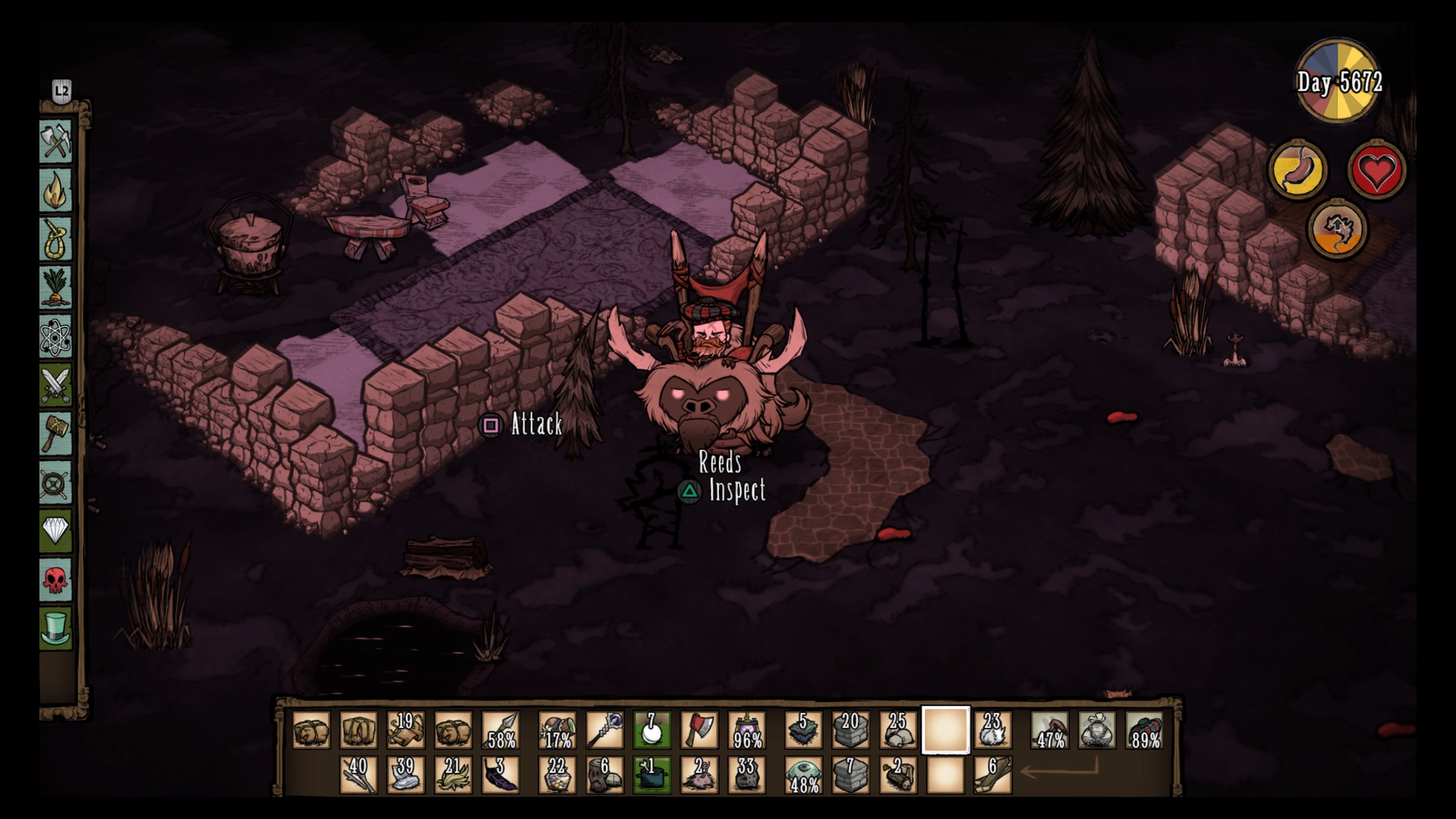Select the 3 dark feathers slot
Viewport: 1456px width, 819px height.
click(501, 775)
